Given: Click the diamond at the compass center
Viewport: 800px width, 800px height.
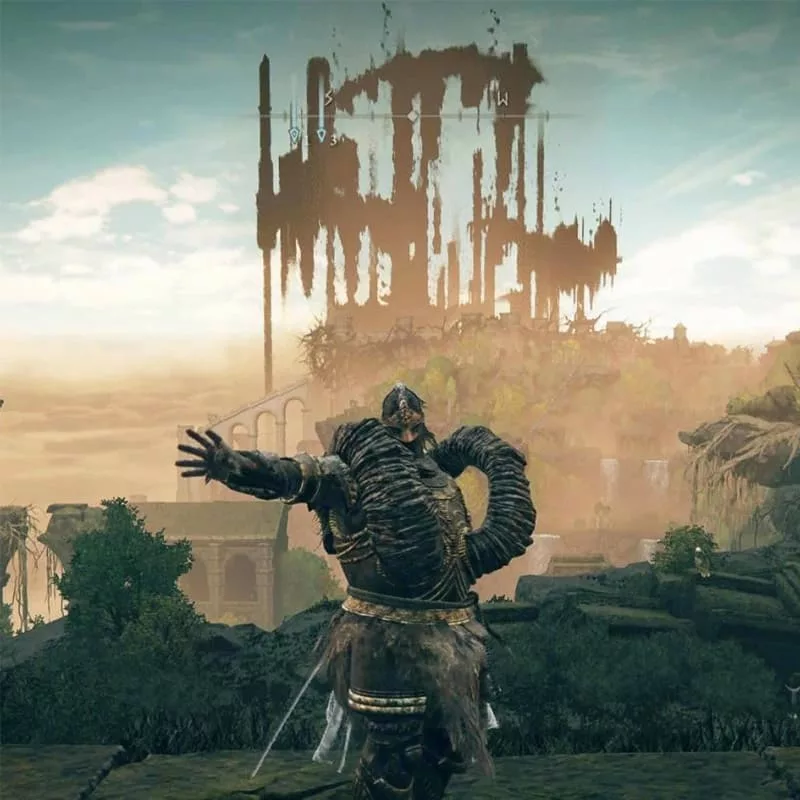Looking at the screenshot, I should coord(412,116).
